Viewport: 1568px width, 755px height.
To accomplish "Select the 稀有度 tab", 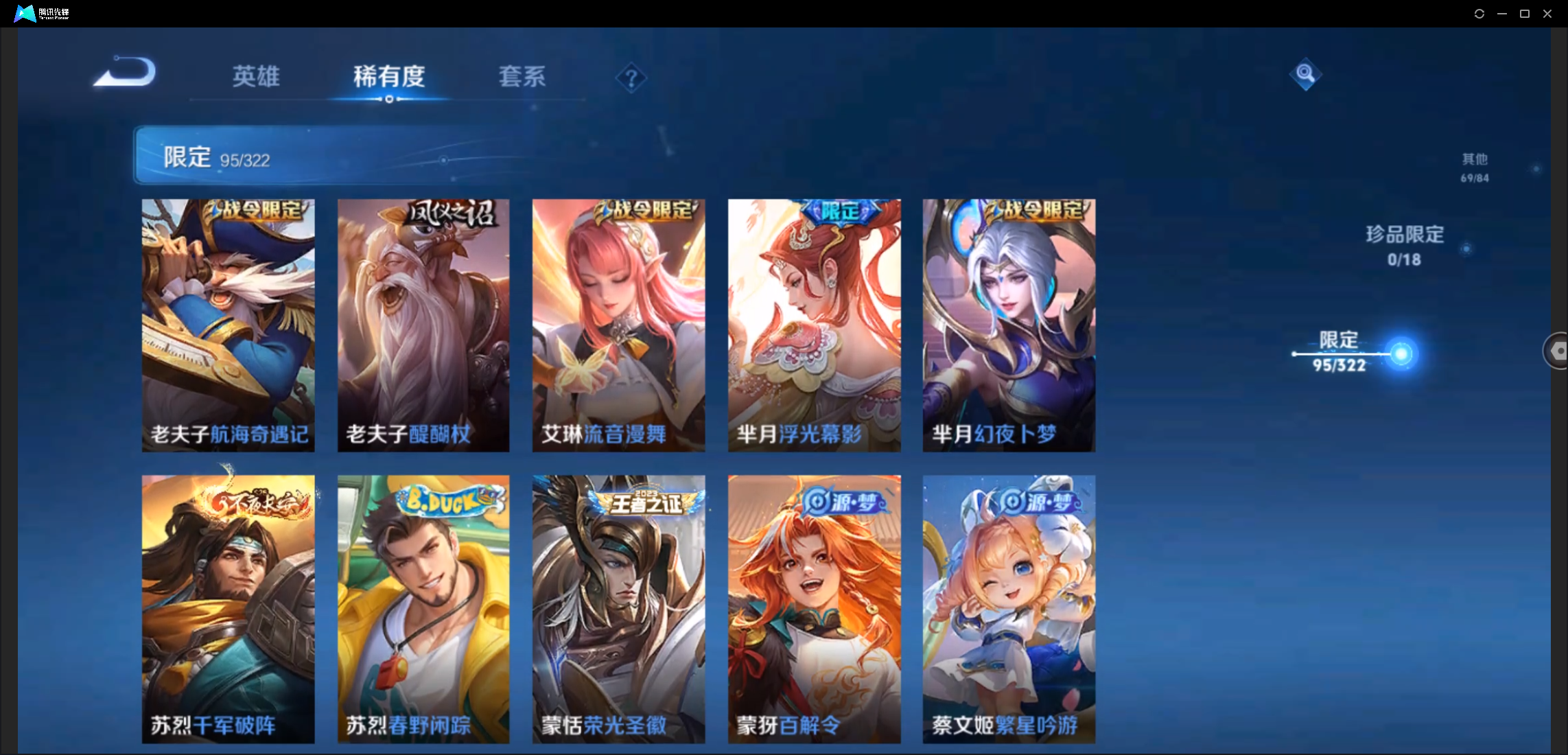I will pos(389,76).
